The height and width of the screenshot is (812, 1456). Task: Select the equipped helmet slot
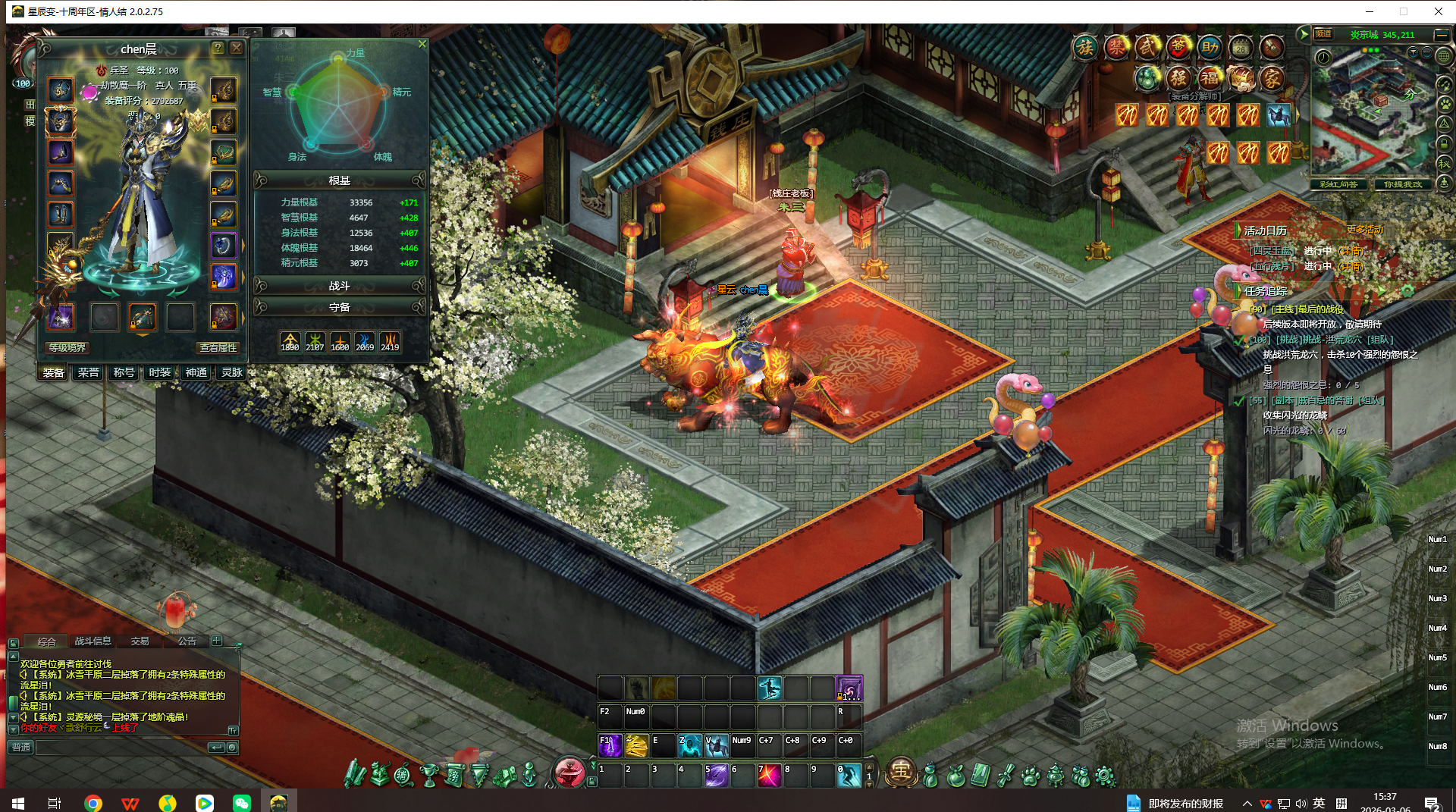click(61, 121)
